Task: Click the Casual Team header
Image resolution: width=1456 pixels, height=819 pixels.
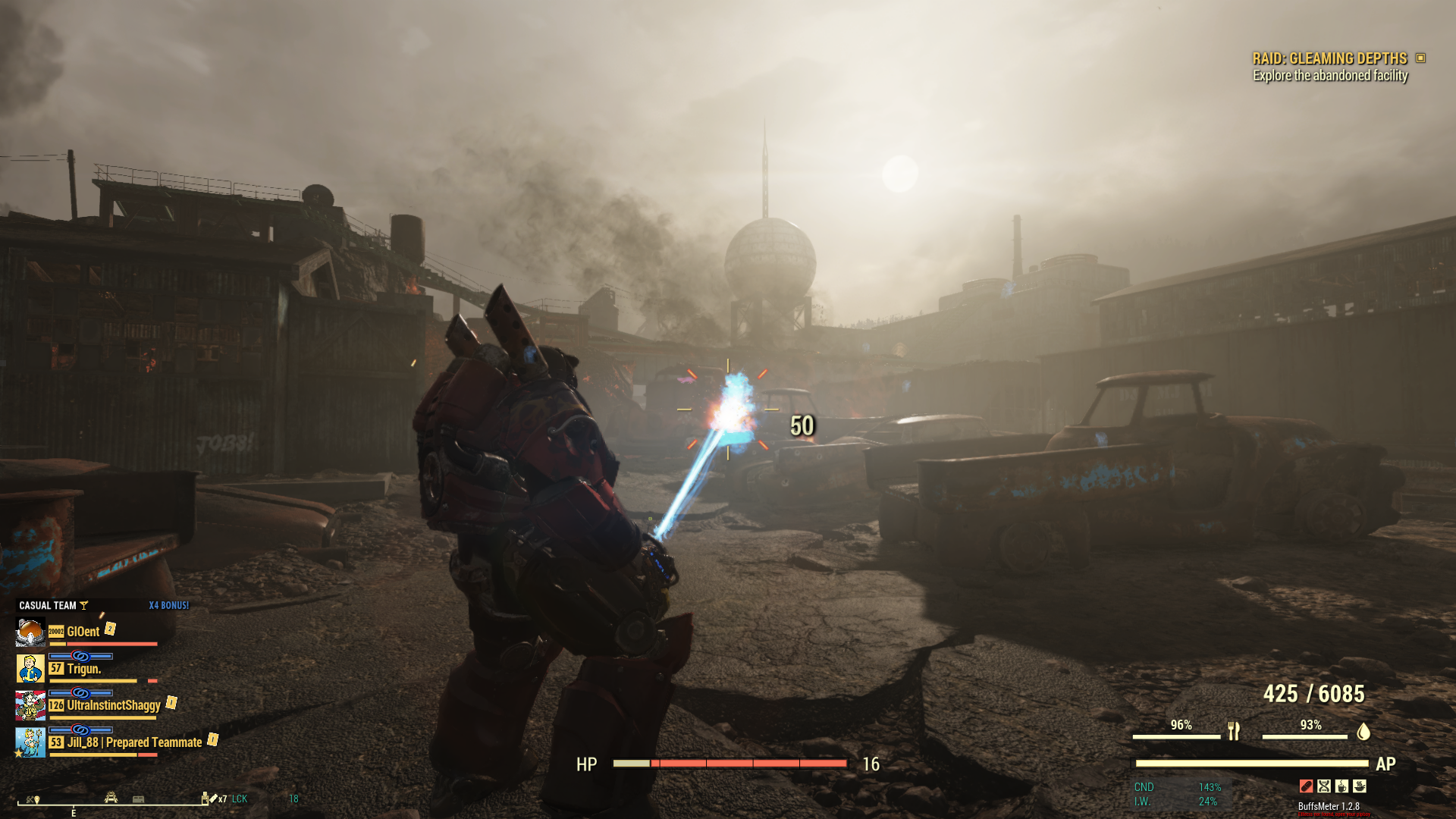Action: pyautogui.click(x=48, y=605)
